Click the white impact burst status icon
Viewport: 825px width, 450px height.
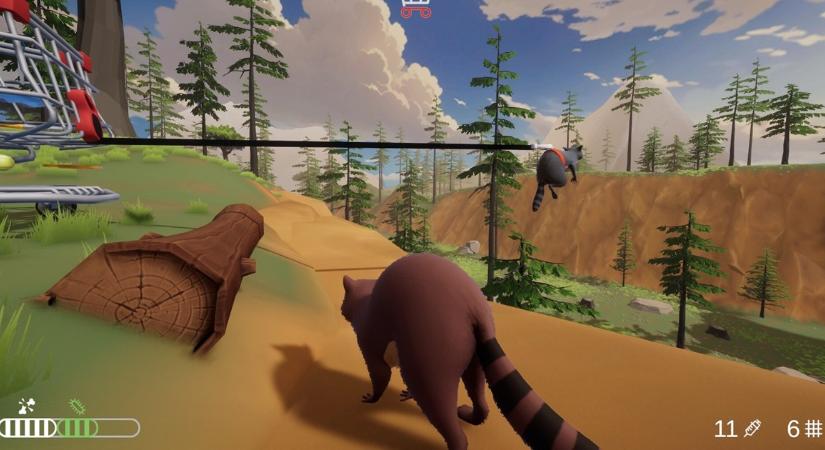(27, 407)
